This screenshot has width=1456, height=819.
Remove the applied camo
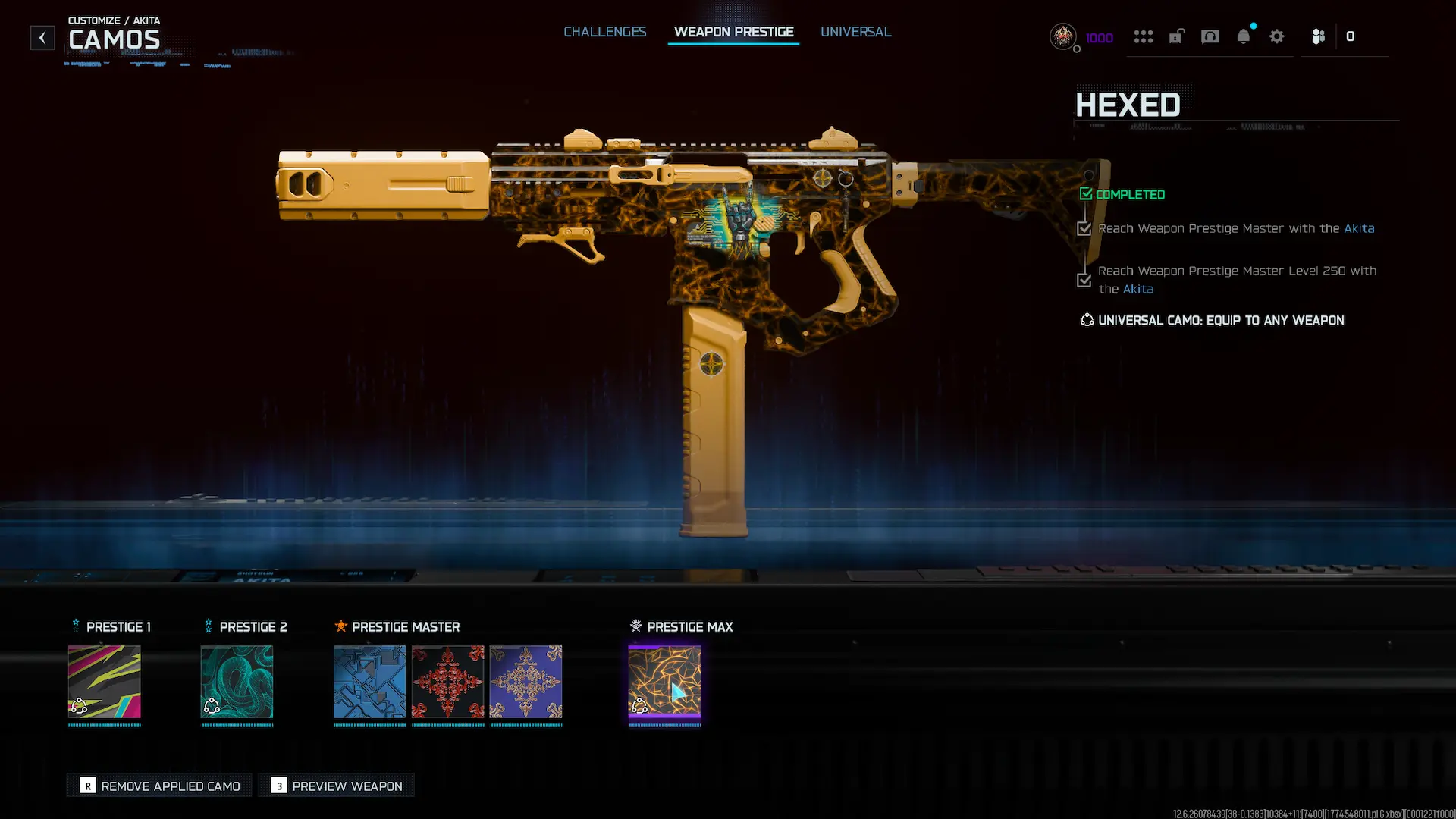[x=160, y=786]
